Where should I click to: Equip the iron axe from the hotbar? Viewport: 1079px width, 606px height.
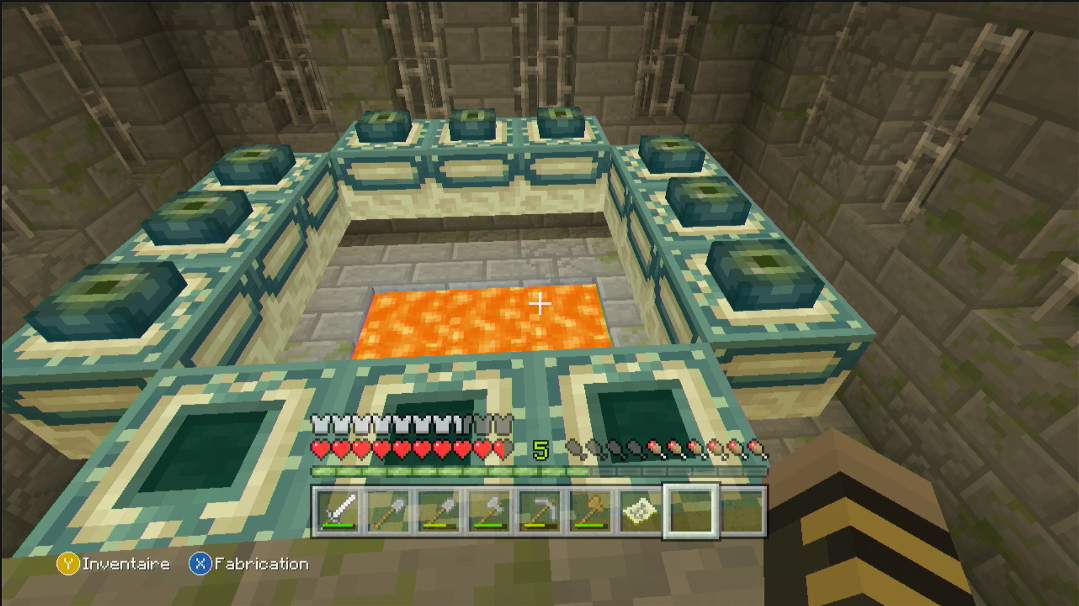pos(488,511)
